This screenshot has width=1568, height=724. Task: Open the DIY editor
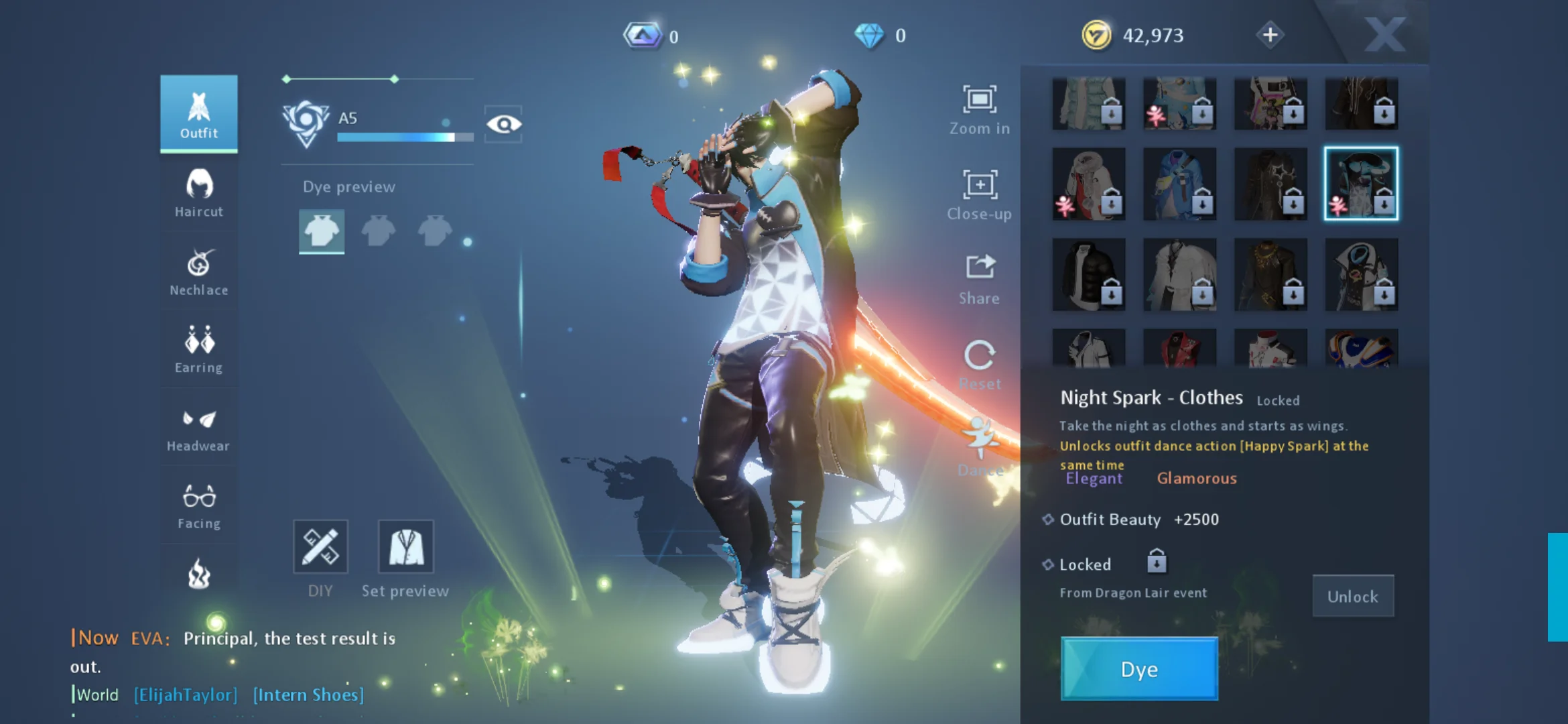[320, 547]
